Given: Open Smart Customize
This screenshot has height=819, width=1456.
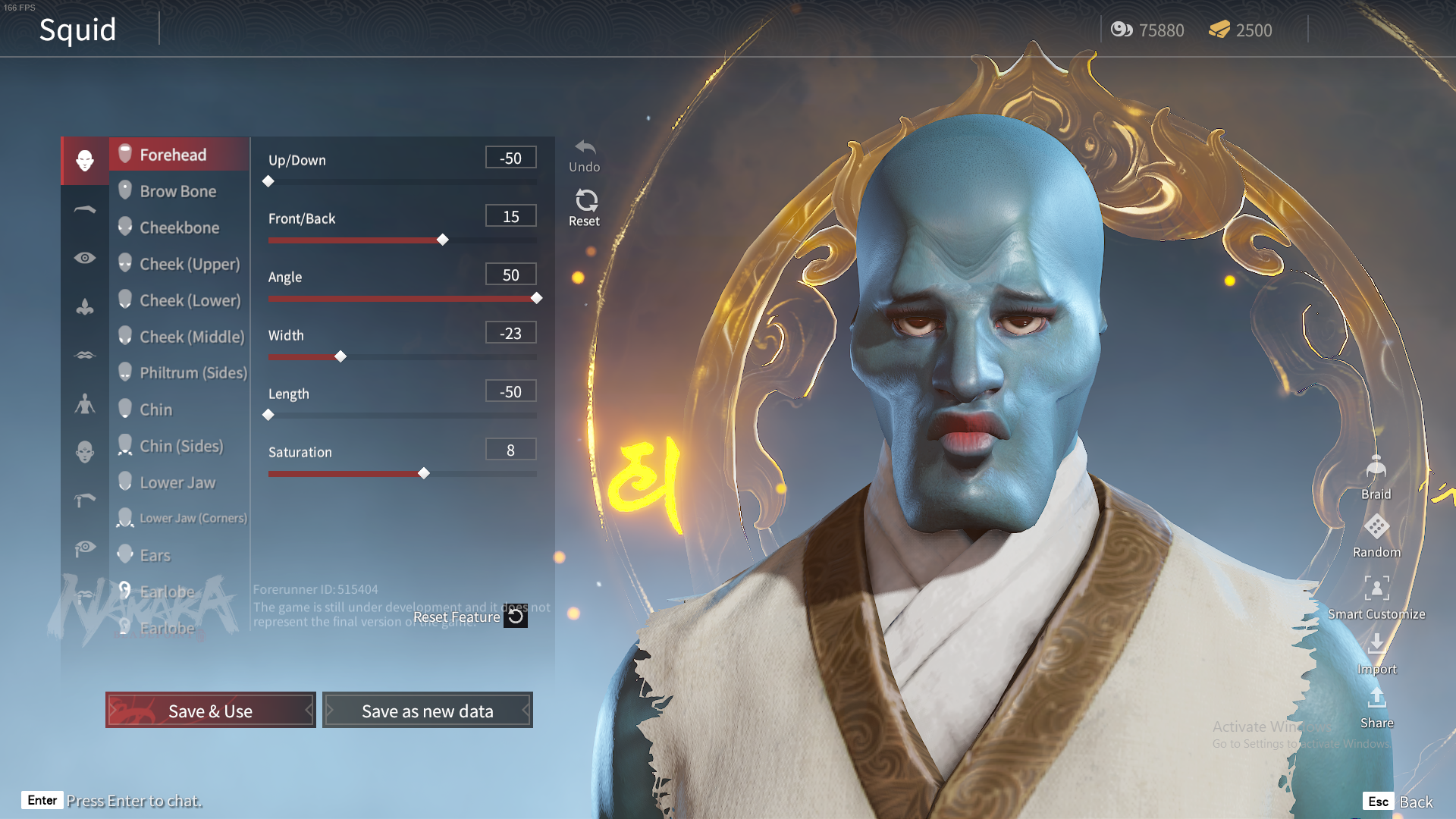Looking at the screenshot, I should coord(1376,589).
